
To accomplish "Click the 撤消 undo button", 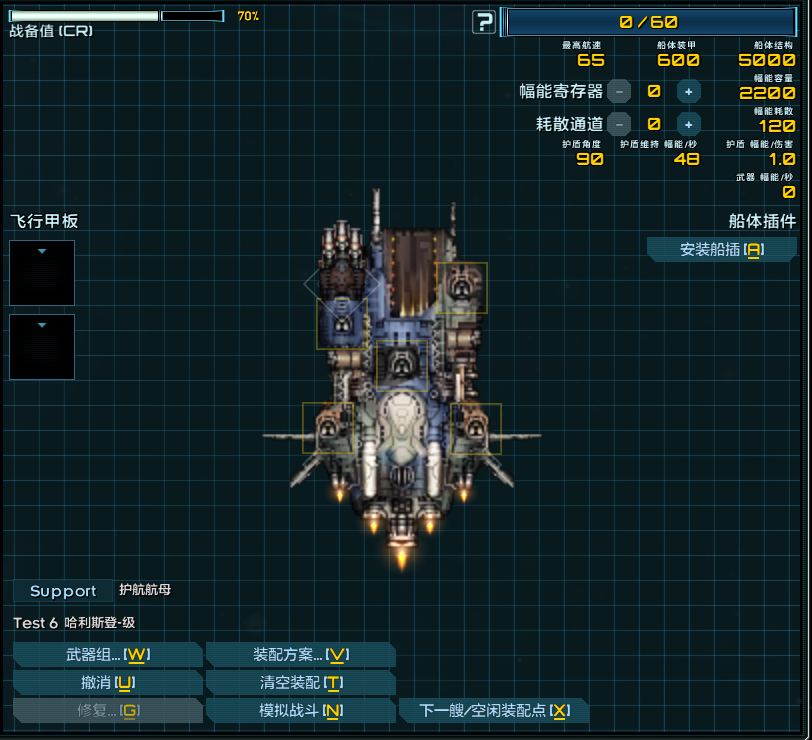I will (107, 683).
